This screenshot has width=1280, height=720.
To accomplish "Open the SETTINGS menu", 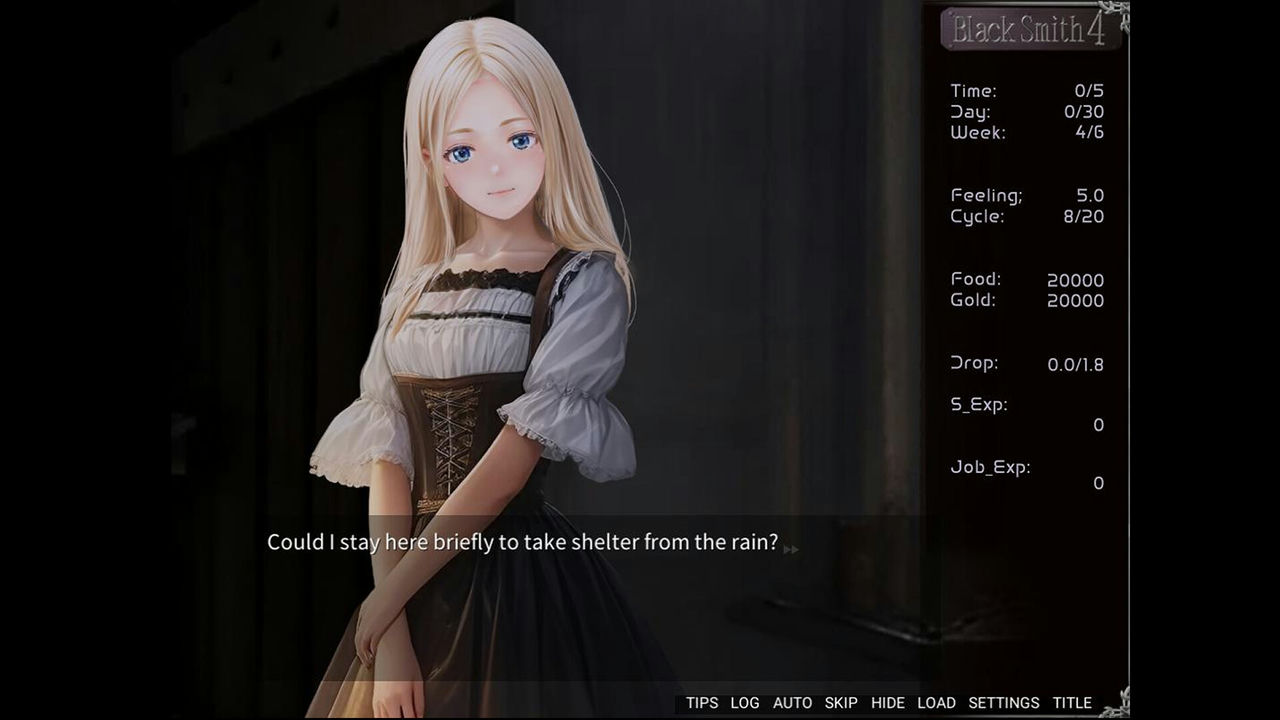I will pyautogui.click(x=1003, y=702).
